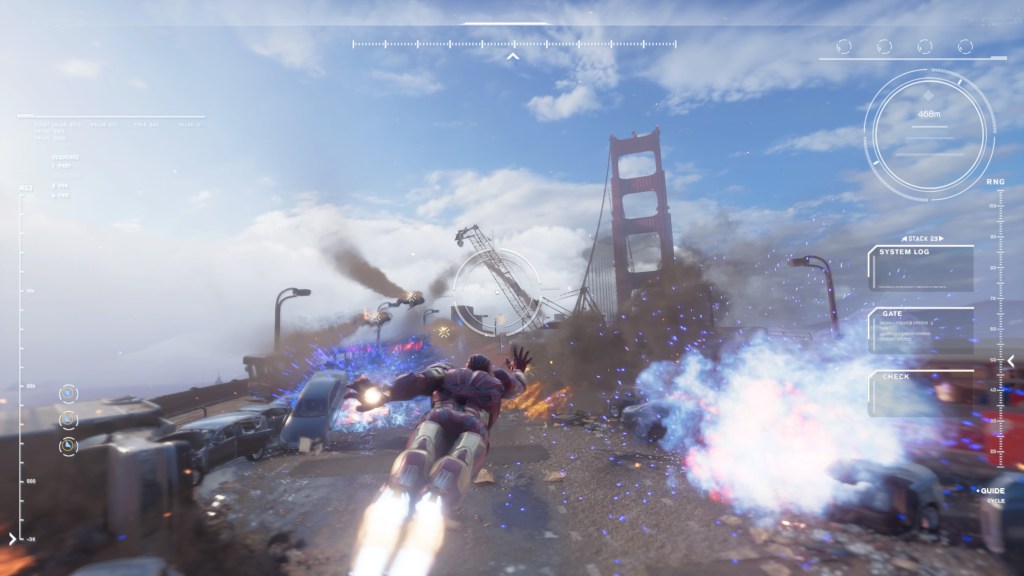Screen dimensions: 1024x576
Task: Click the ALT altitude scale
Action: [20, 360]
